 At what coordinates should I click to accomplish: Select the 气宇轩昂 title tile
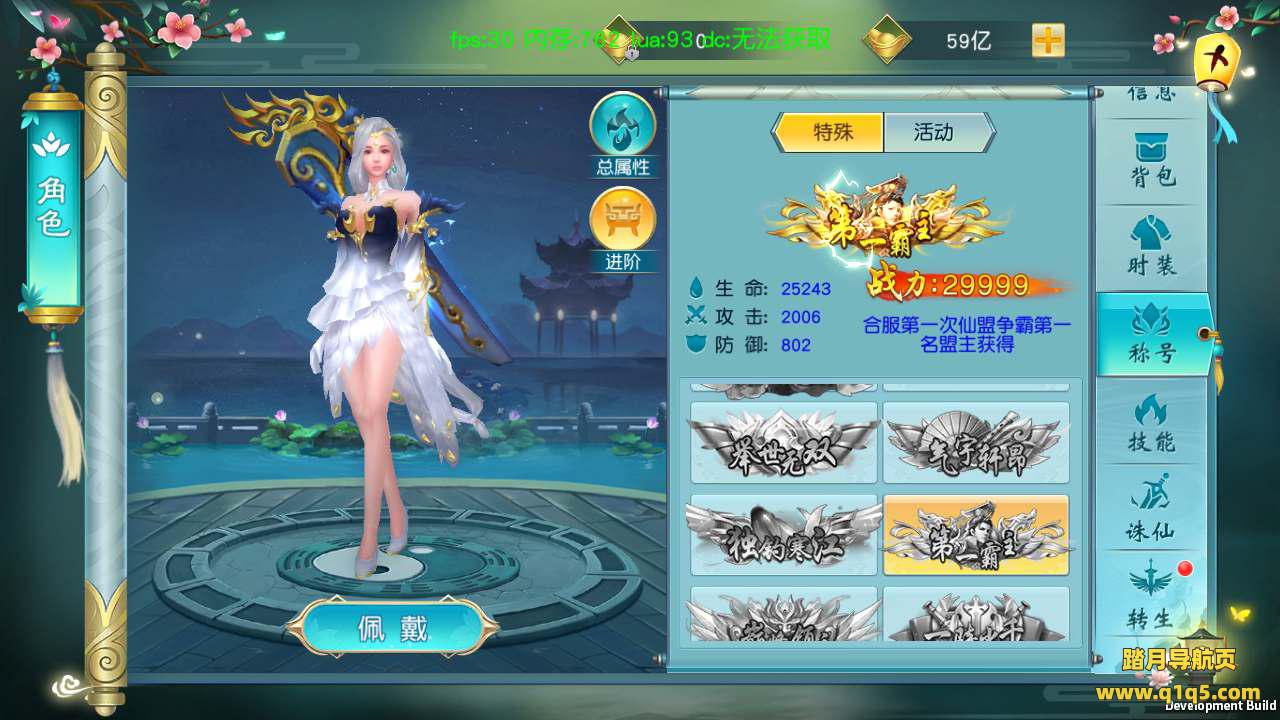pos(976,443)
